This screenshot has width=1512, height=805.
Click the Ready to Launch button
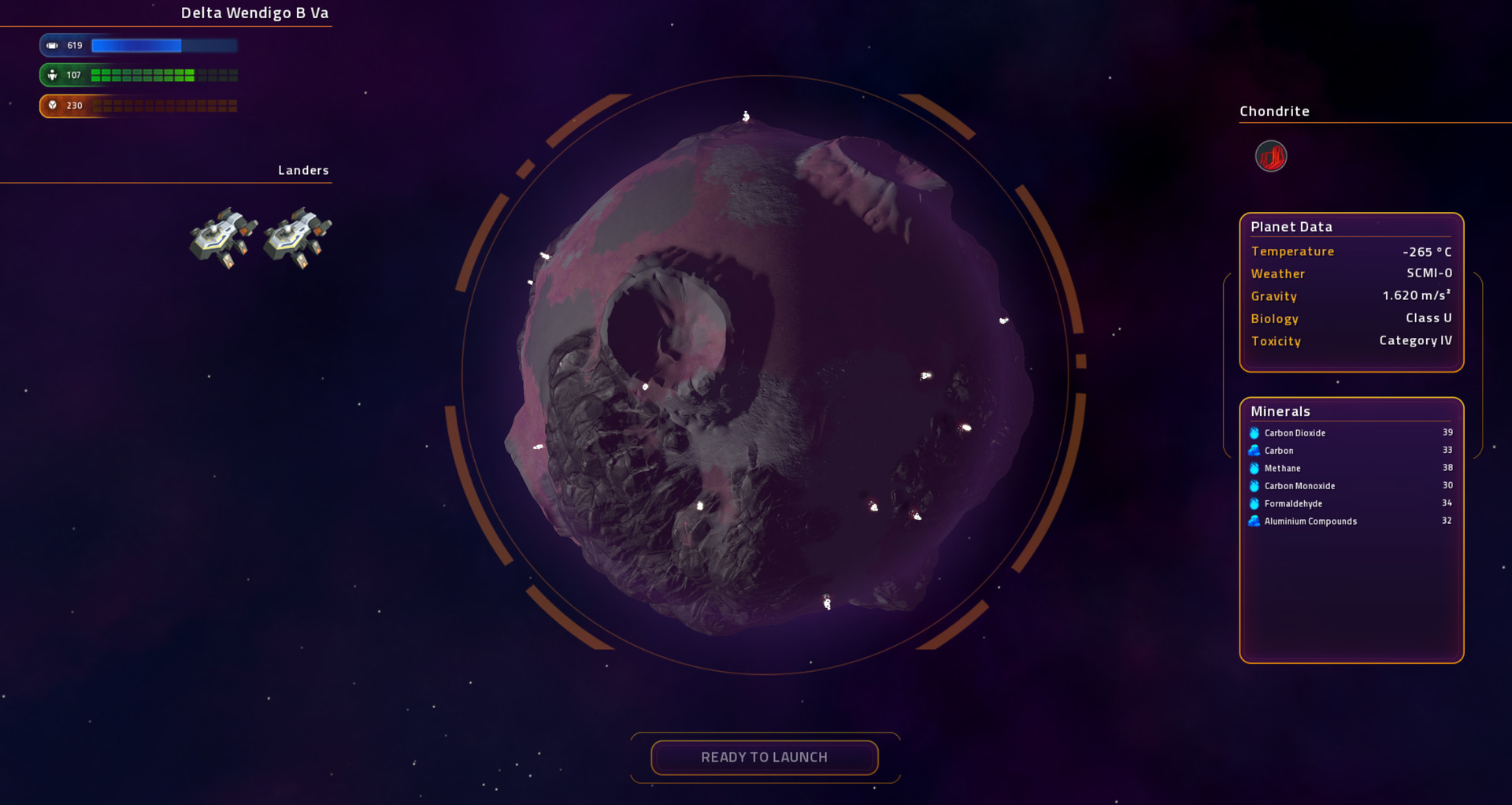click(x=764, y=757)
